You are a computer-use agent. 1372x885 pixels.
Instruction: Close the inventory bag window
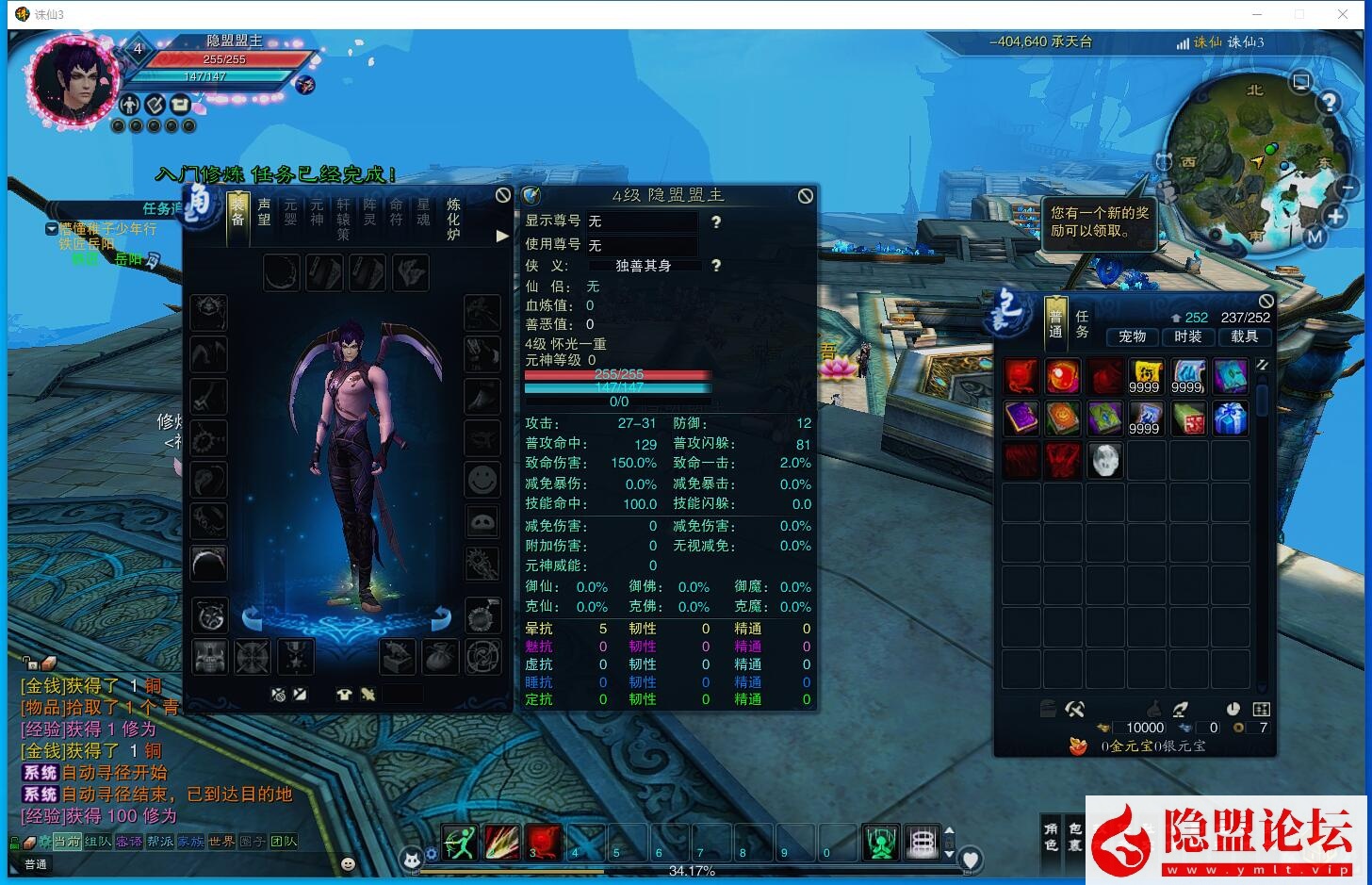pos(1266,302)
